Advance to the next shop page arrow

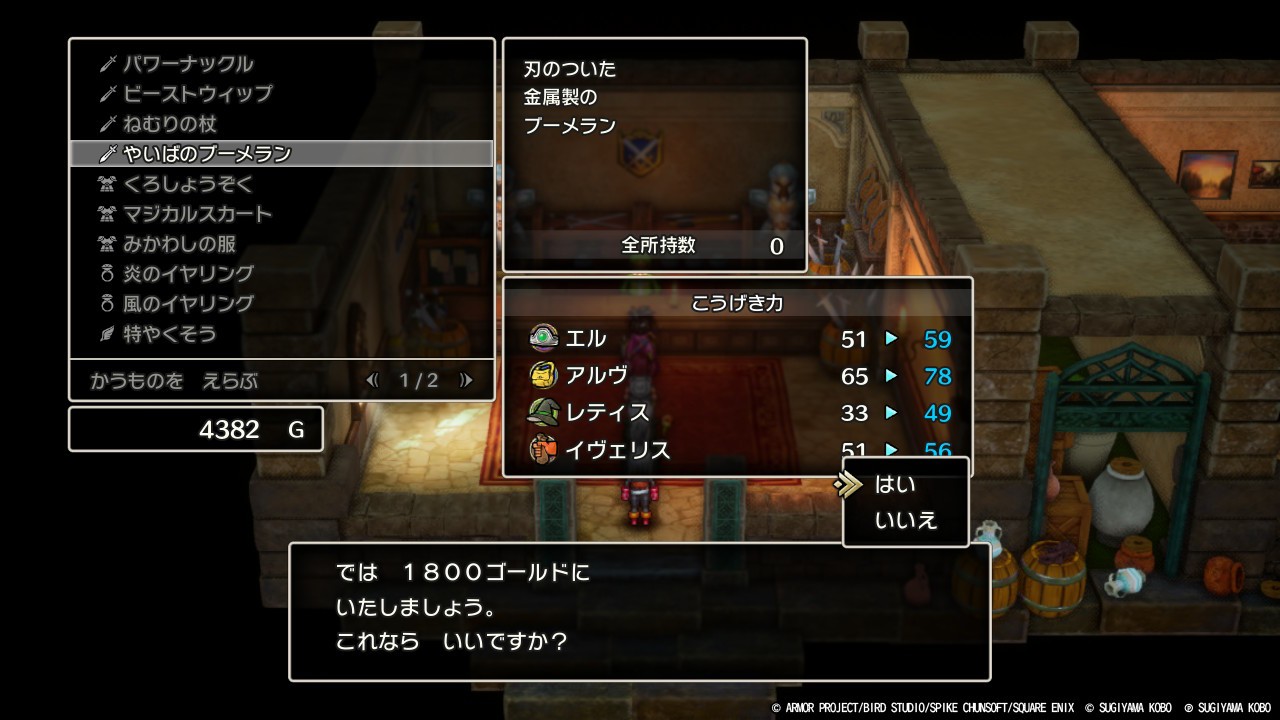pyautogui.click(x=465, y=380)
